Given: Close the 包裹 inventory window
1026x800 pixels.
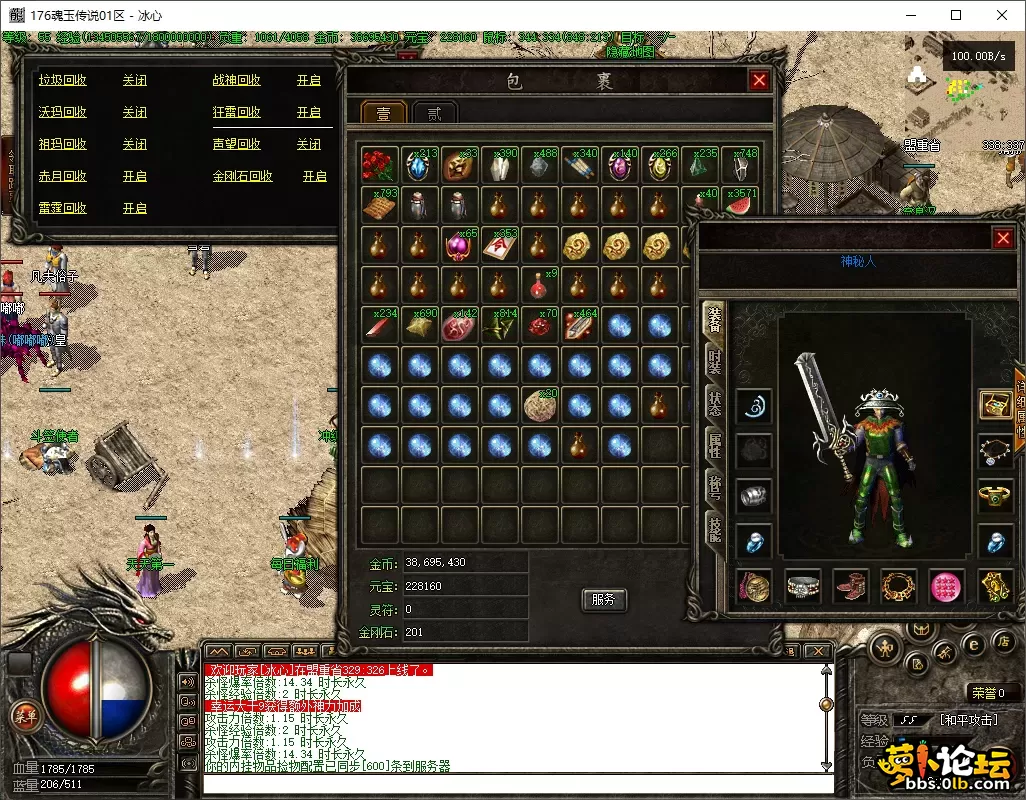Looking at the screenshot, I should [759, 81].
